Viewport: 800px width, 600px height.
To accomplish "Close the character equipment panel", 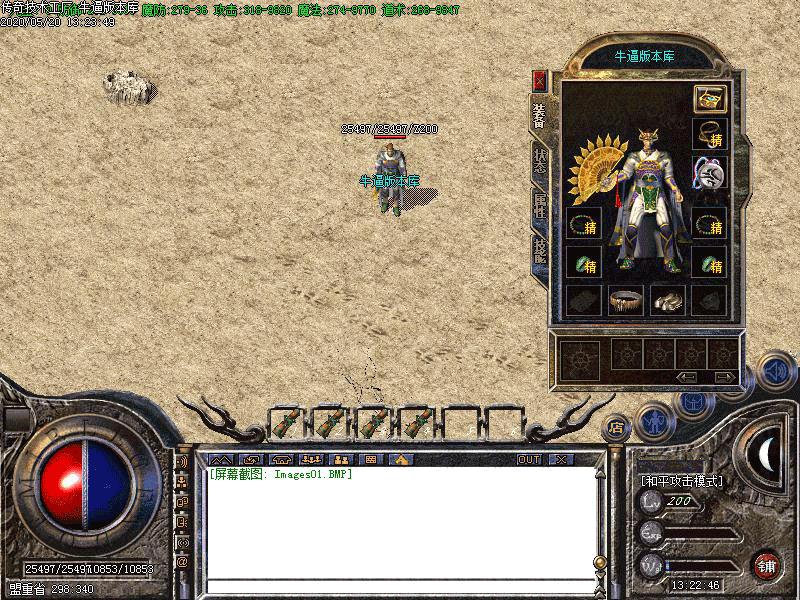I will pos(541,80).
